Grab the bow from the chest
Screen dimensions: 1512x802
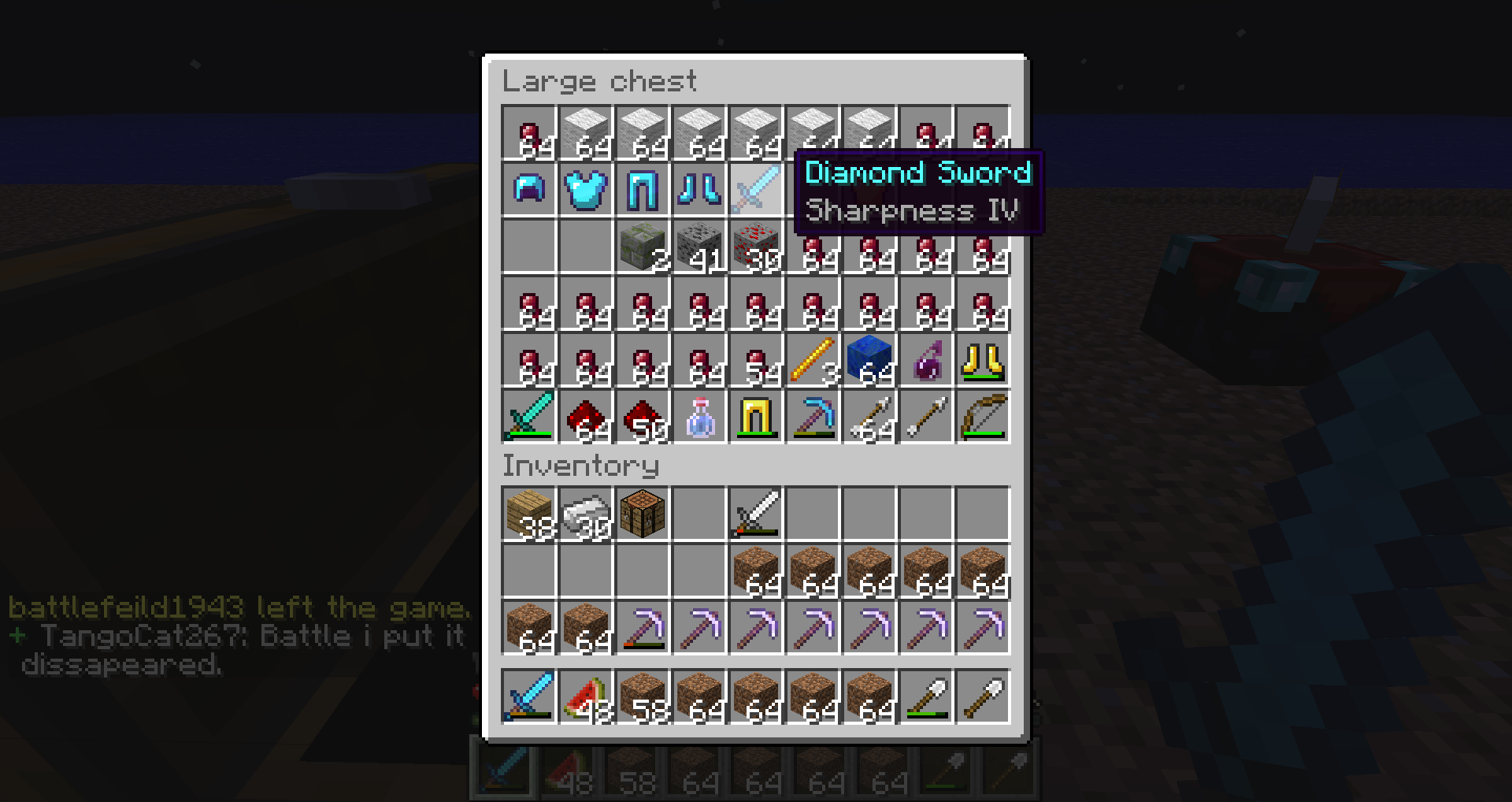pyautogui.click(x=983, y=417)
